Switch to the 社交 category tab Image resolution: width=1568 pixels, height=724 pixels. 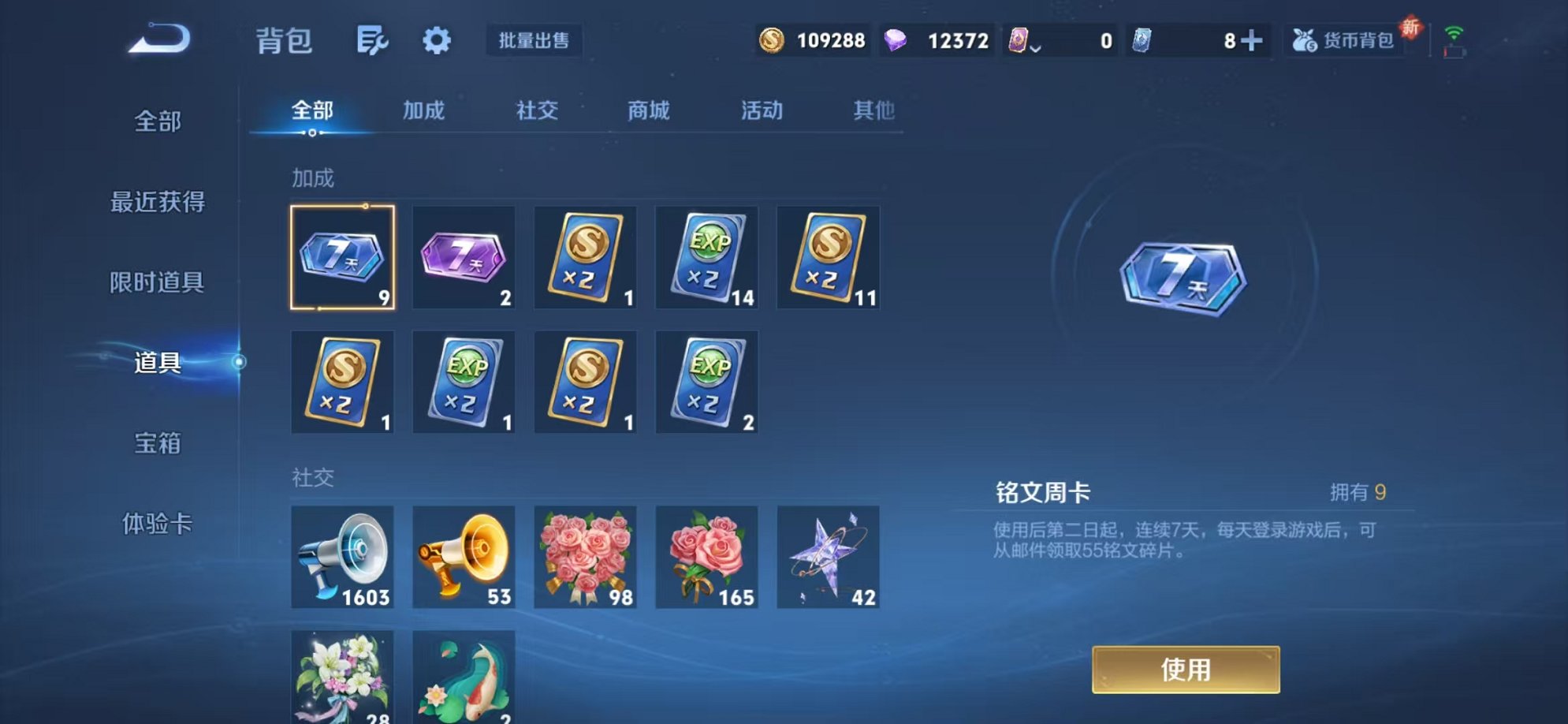[x=535, y=111]
